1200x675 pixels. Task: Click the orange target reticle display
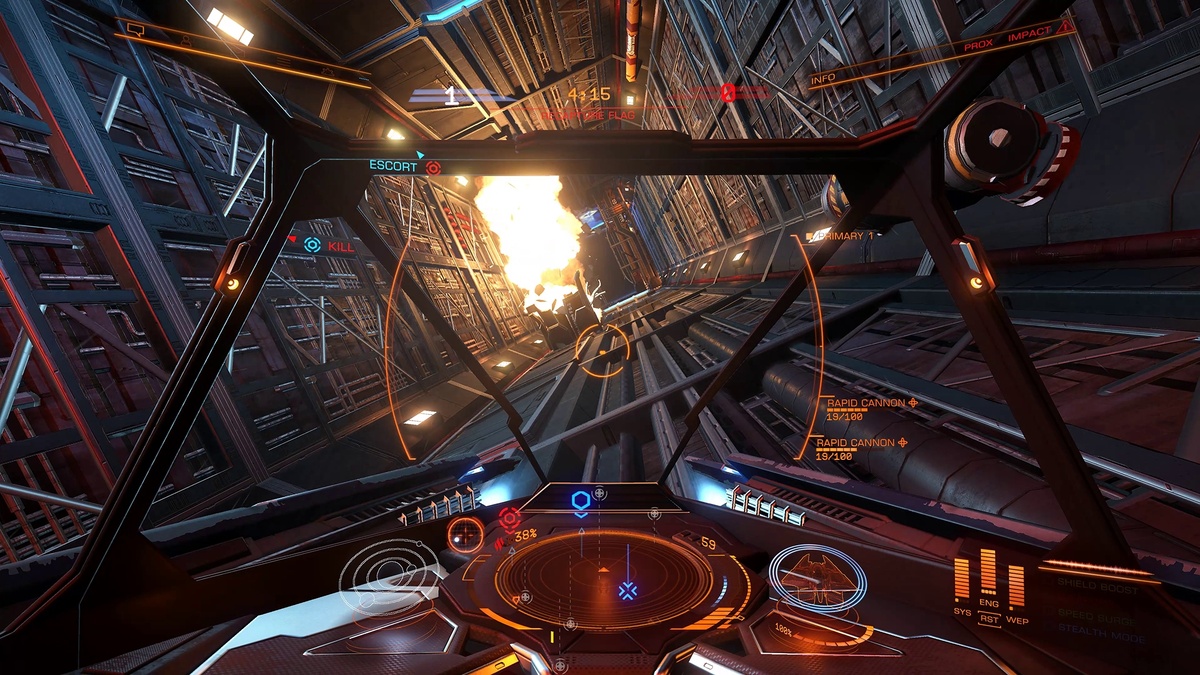(x=465, y=536)
